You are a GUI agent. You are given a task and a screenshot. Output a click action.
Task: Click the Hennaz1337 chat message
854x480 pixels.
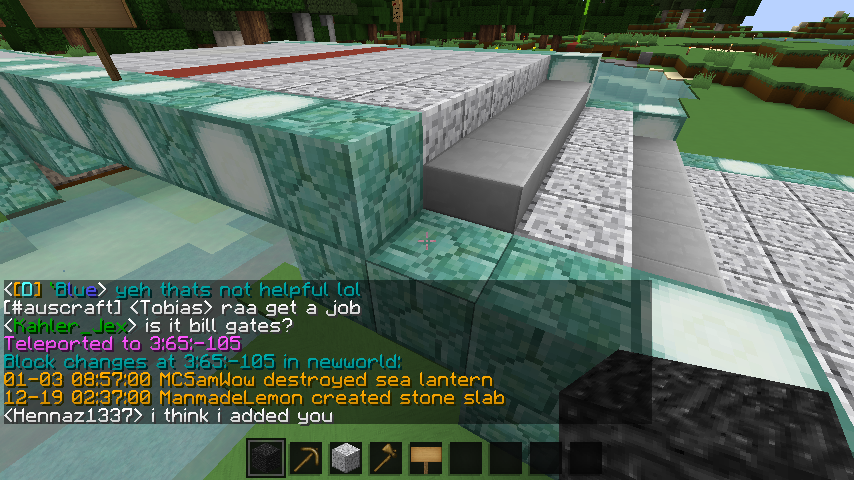[x=168, y=415]
